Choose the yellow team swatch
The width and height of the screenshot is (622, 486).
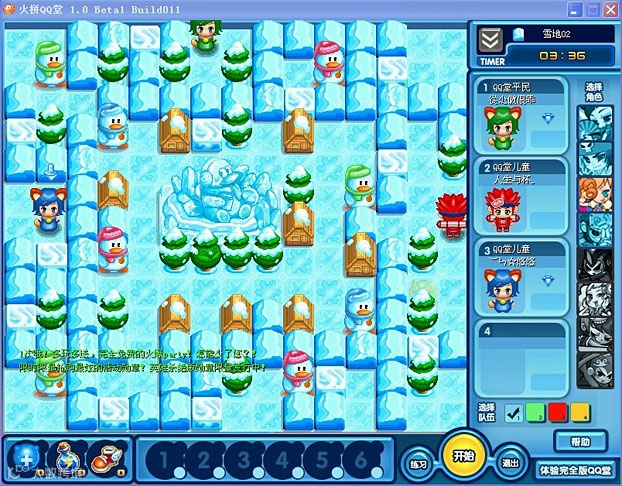(x=580, y=411)
